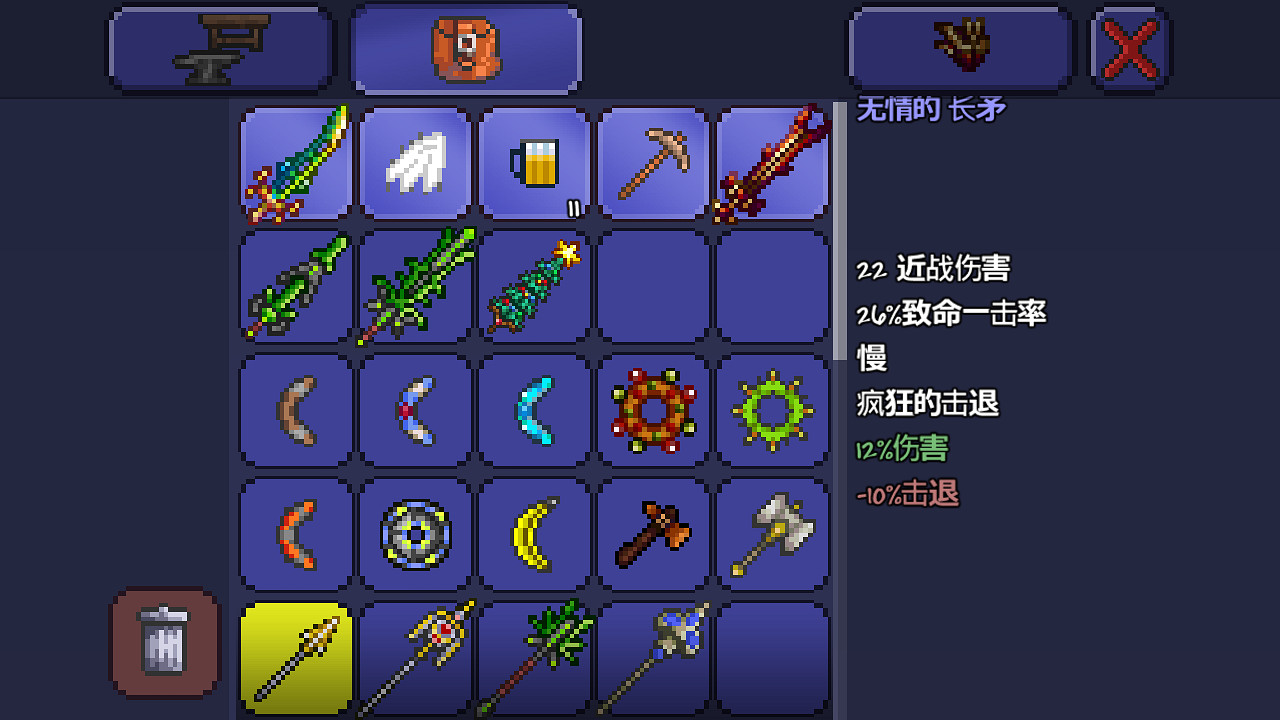Select the Enchanted Boomerang
The height and width of the screenshot is (720, 1280).
coord(415,411)
